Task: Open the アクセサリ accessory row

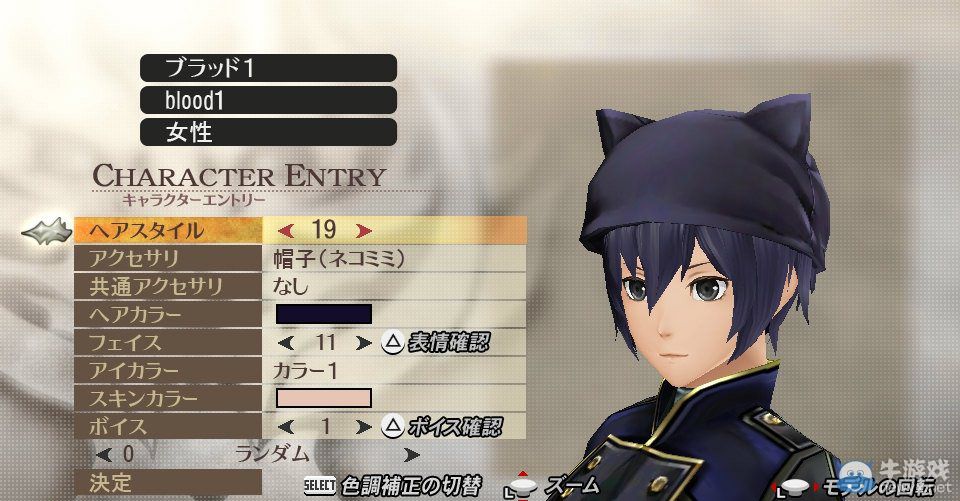Action: coord(168,258)
